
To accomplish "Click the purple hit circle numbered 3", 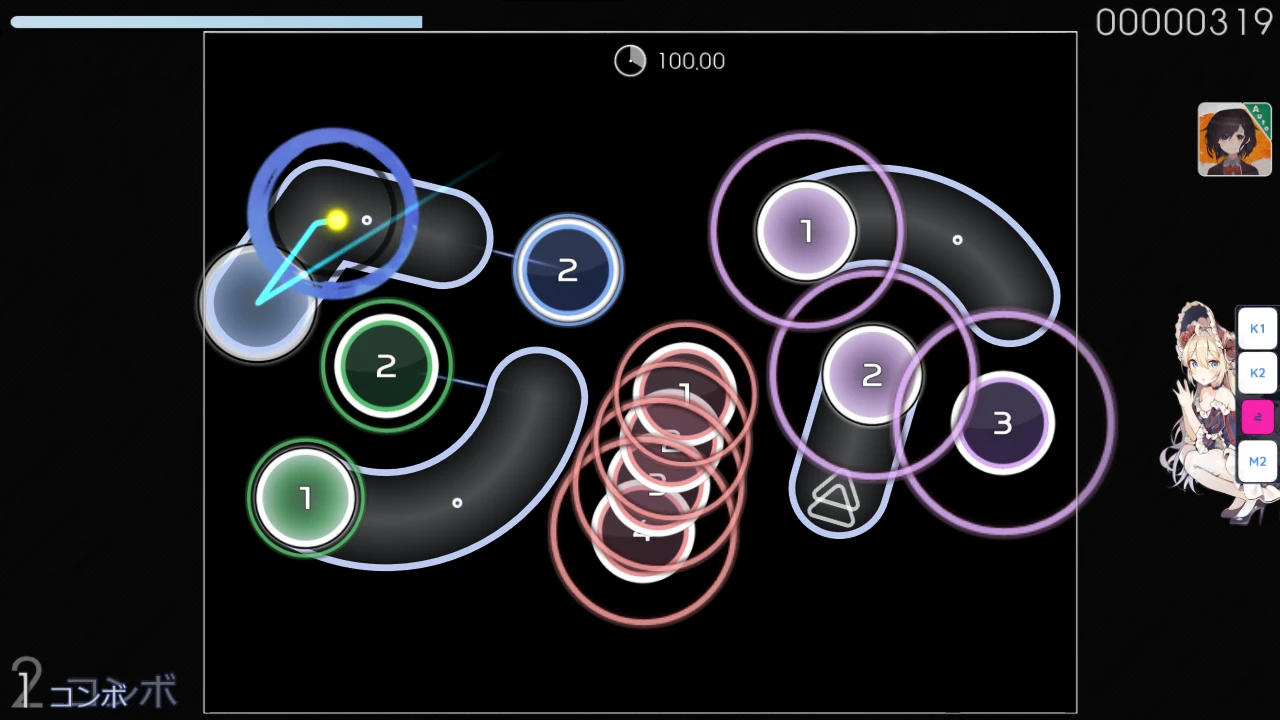I will (x=1002, y=423).
